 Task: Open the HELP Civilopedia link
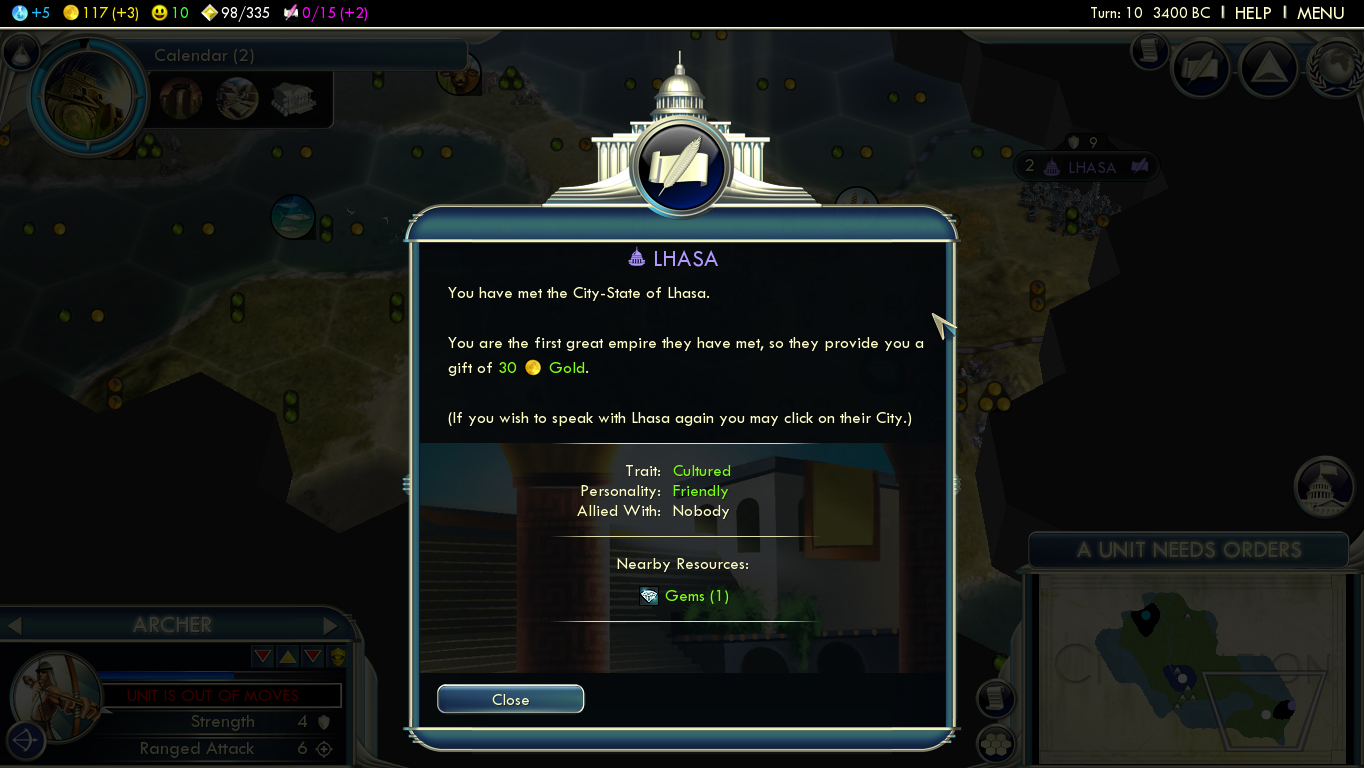click(x=1252, y=13)
